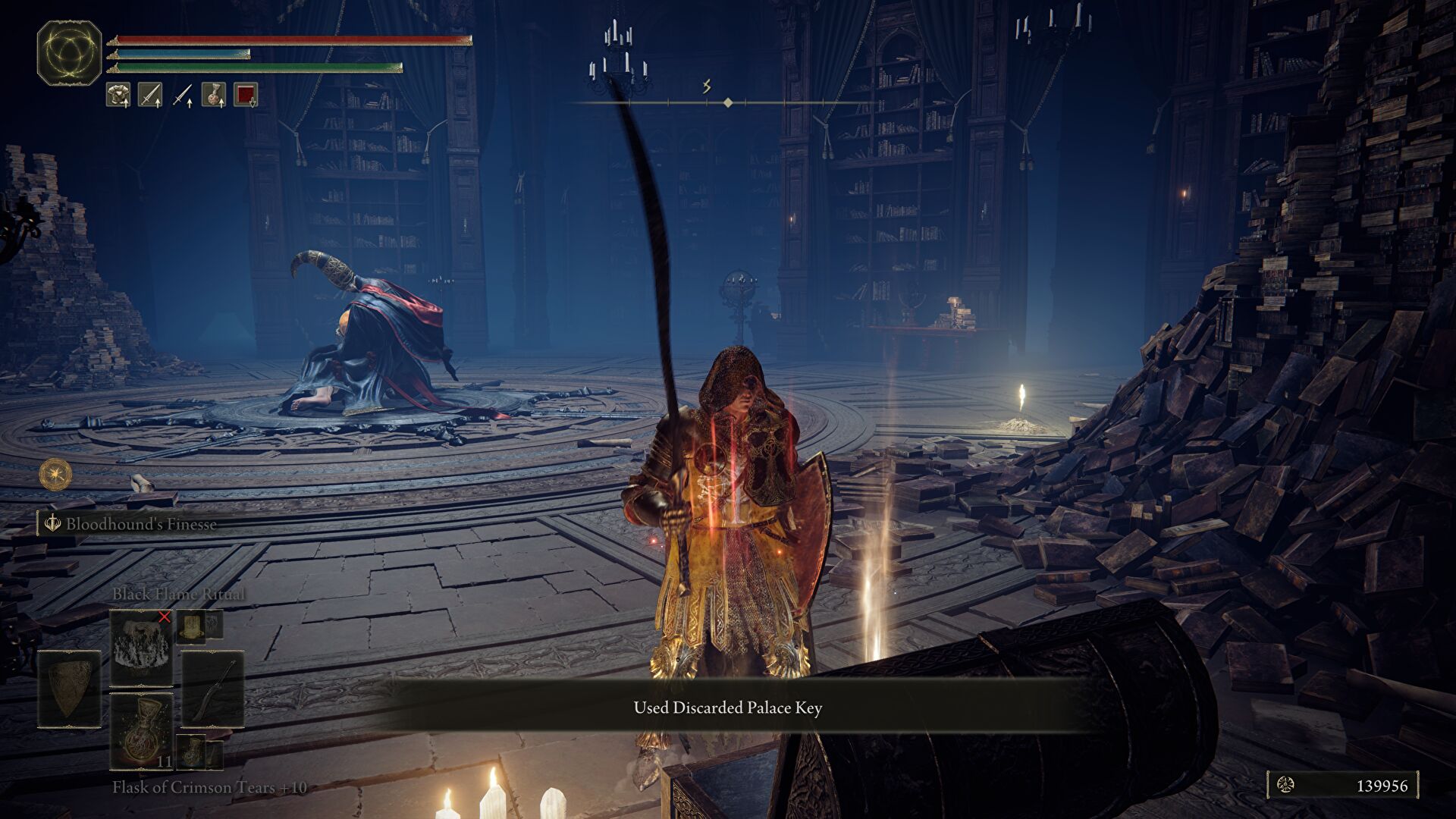The image size is (1456, 819).
Task: Click the sword buff icon with grey background
Action: (149, 95)
